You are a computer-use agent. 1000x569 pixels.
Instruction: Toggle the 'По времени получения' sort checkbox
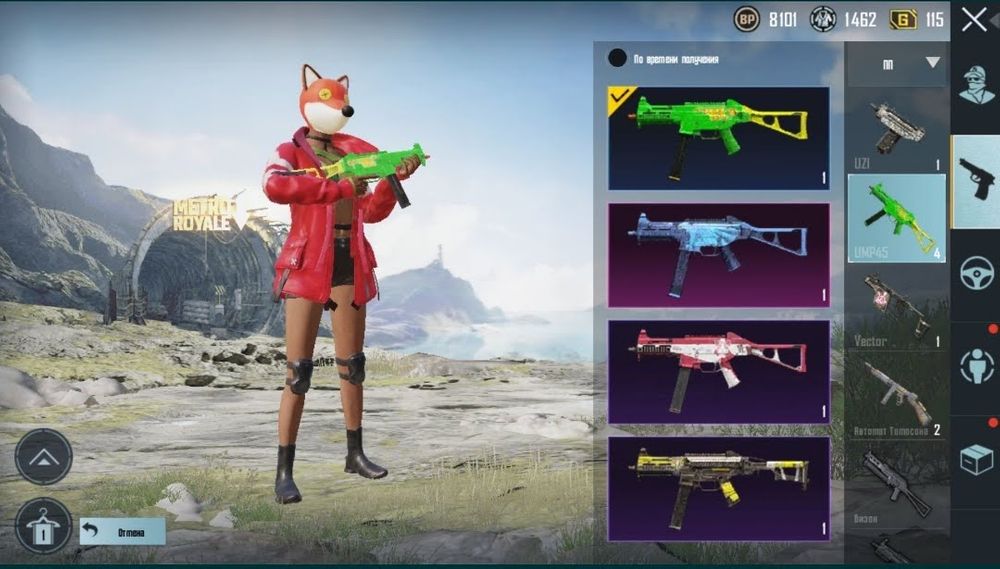tap(618, 59)
